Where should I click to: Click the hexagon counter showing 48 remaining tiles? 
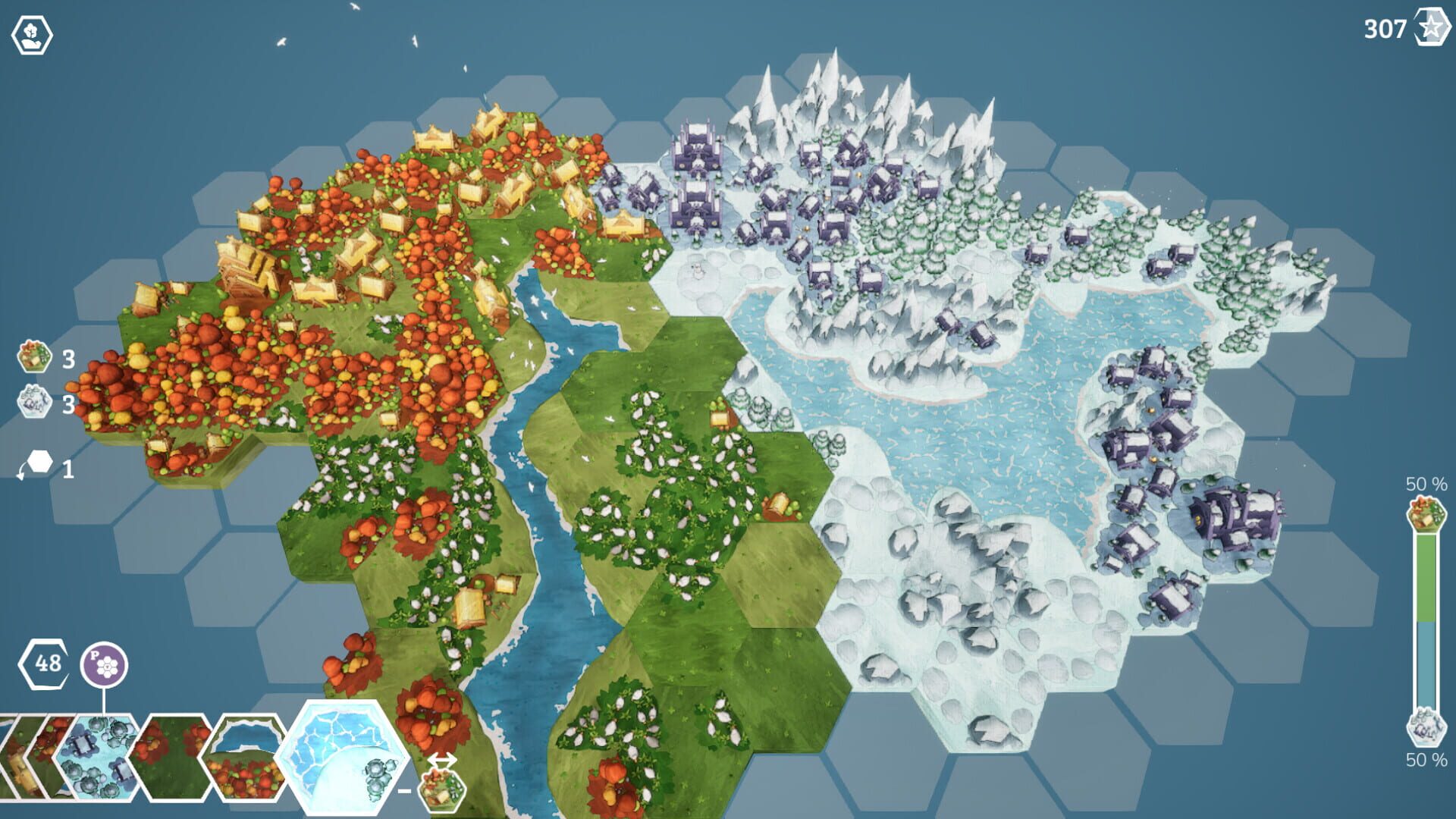(x=44, y=664)
